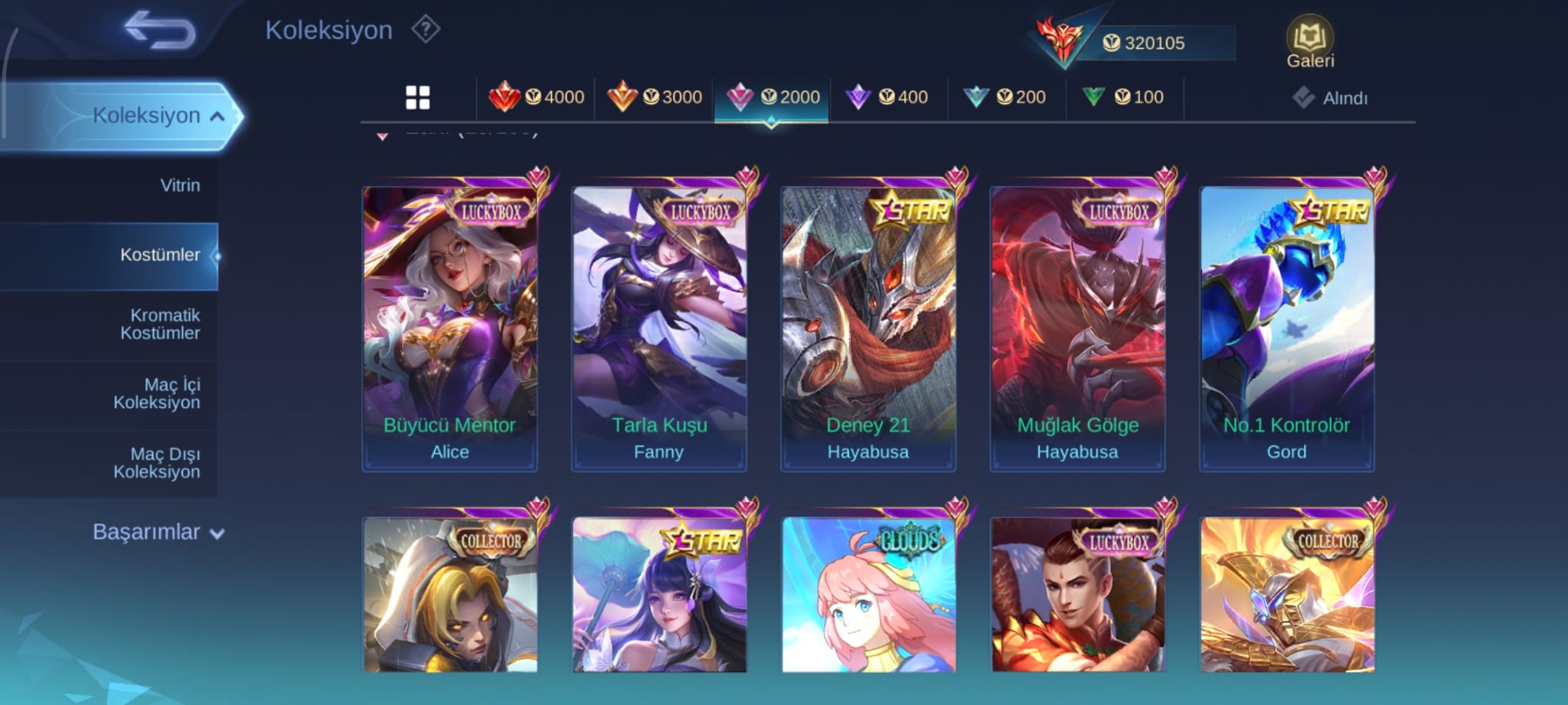
Task: Select the 3000 points tier tab
Action: point(655,97)
